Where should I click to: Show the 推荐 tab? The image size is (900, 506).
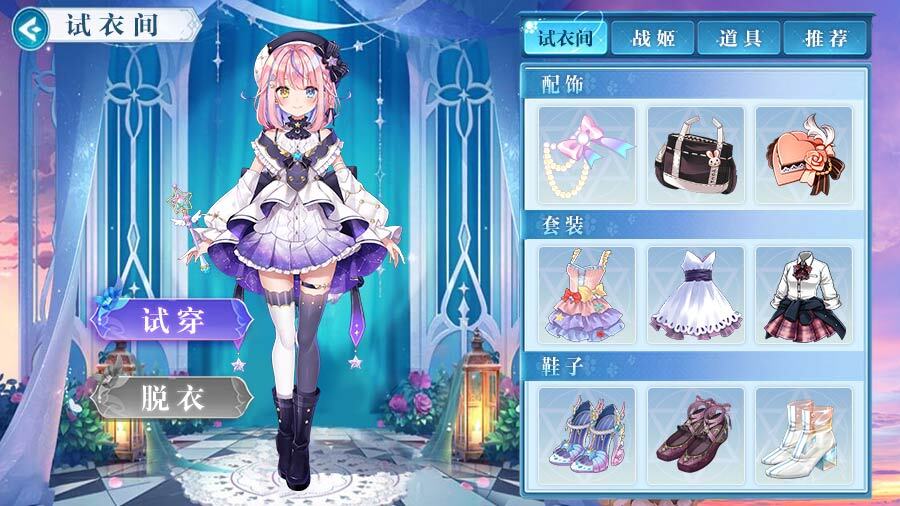pyautogui.click(x=826, y=39)
